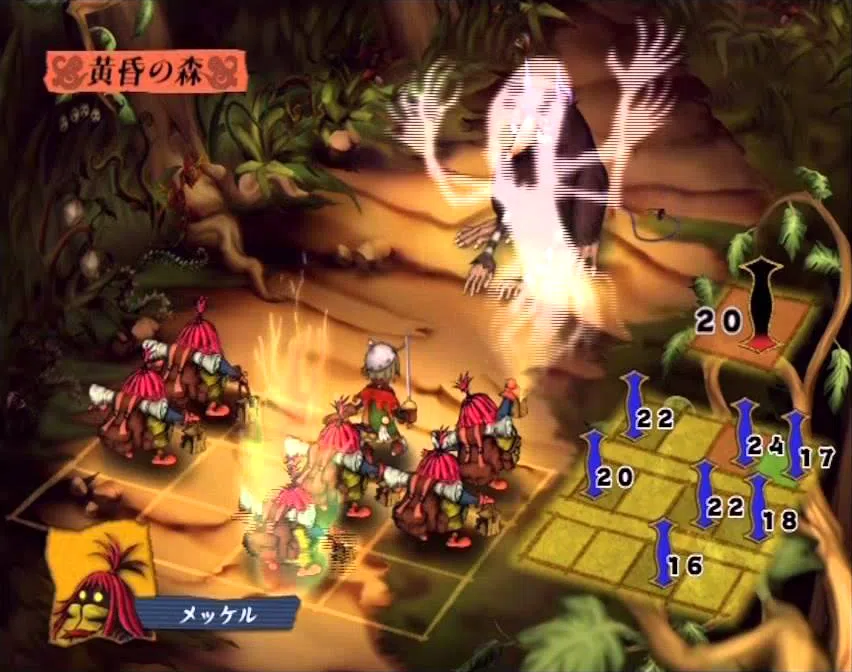Pick the blue unit marker numbered 16
This screenshot has height=672, width=852.
pyautogui.click(x=662, y=552)
